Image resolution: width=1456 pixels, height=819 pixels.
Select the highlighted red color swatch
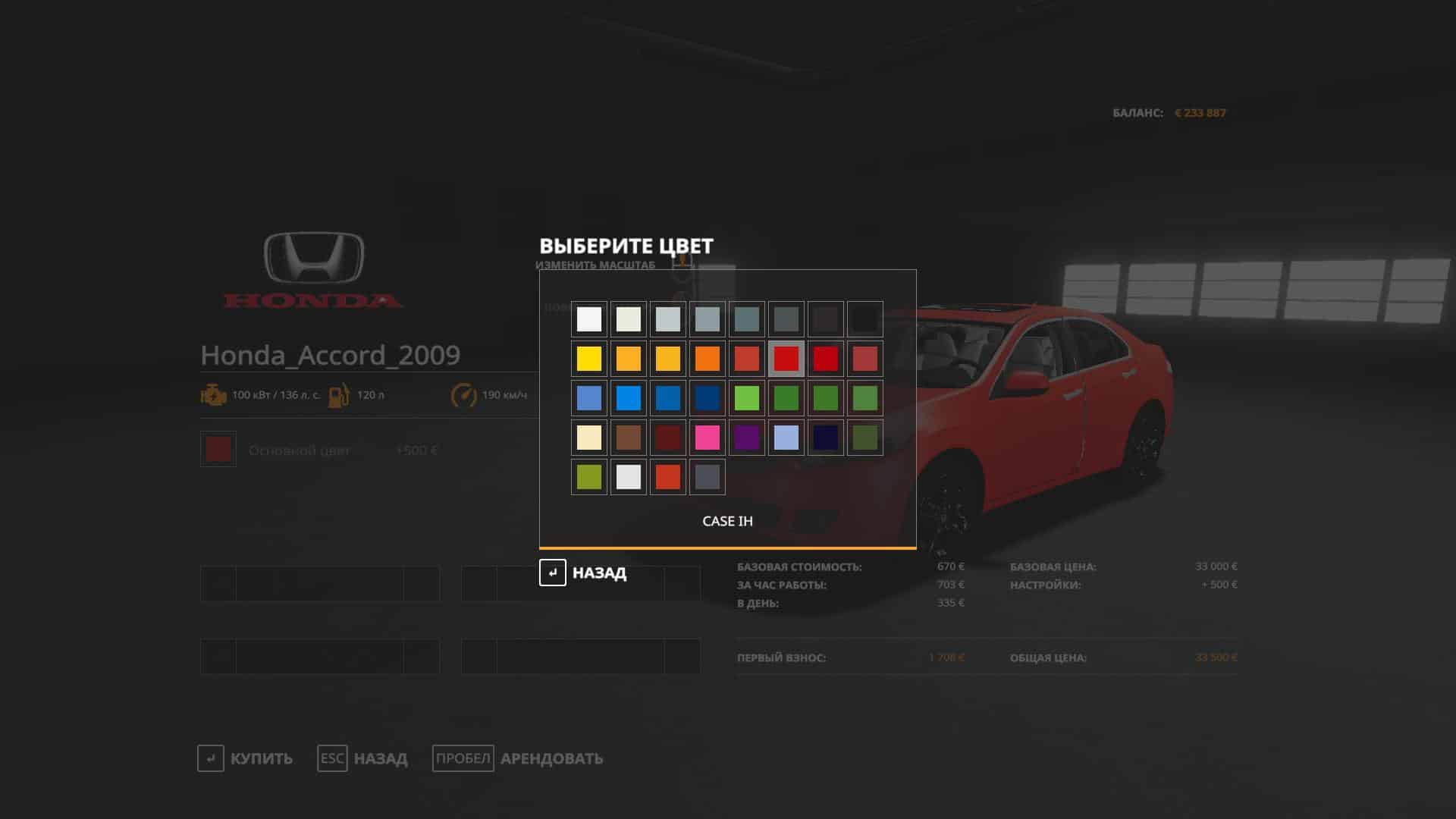786,359
